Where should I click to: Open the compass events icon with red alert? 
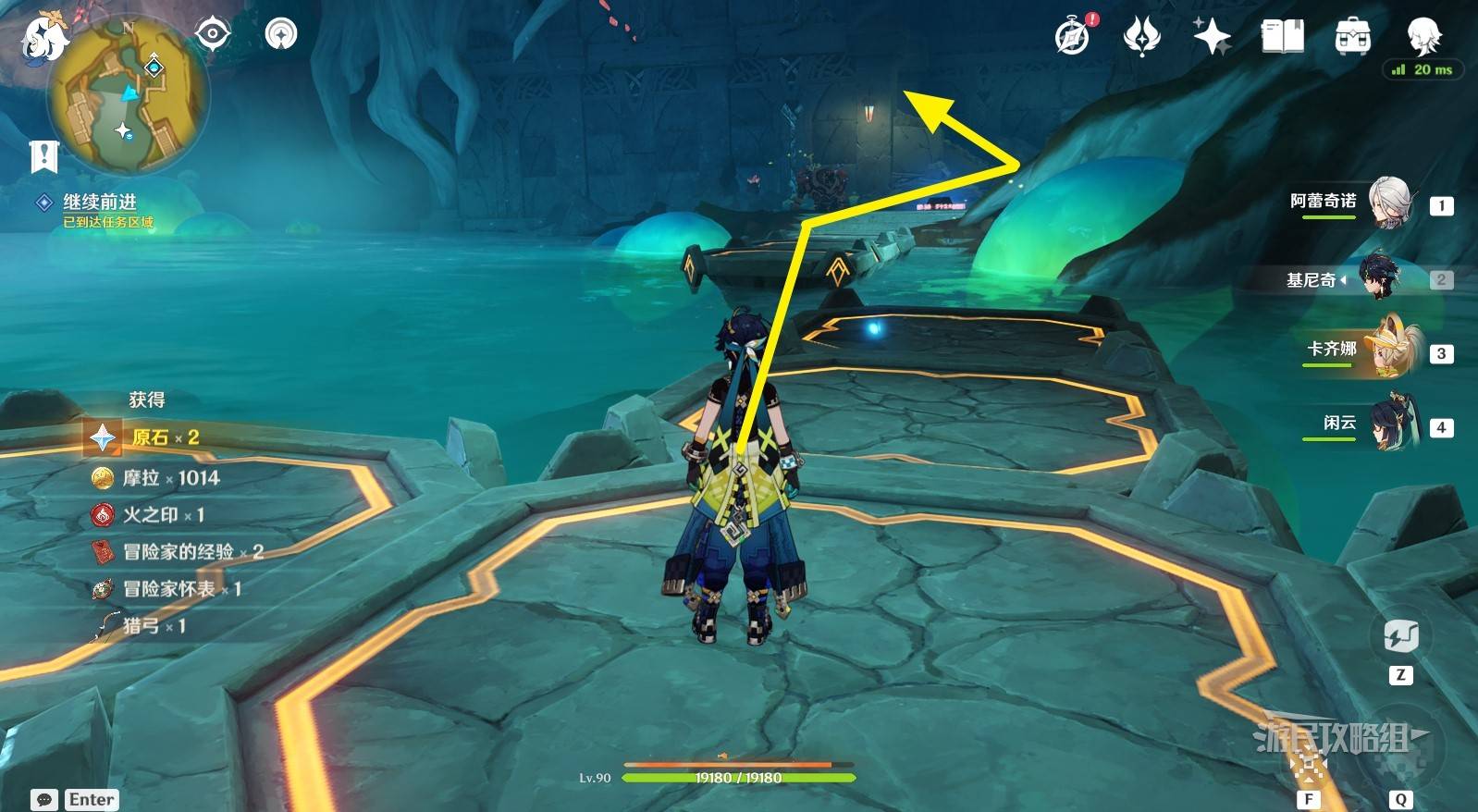(1073, 36)
